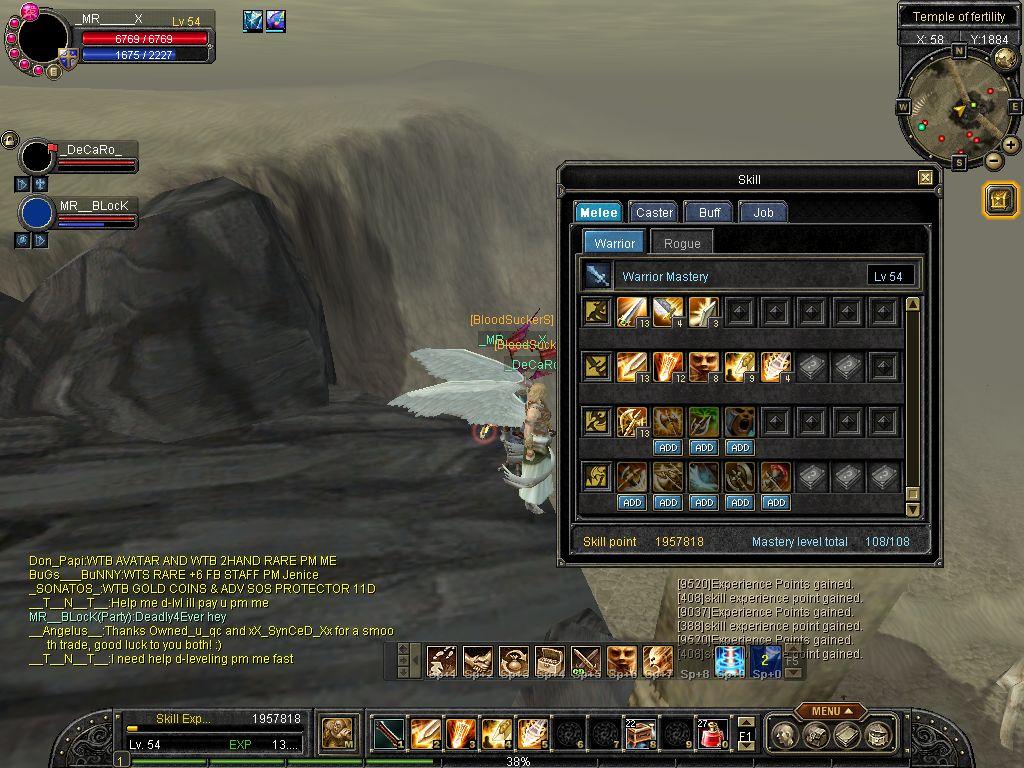Open the Buff skill tab

[710, 212]
